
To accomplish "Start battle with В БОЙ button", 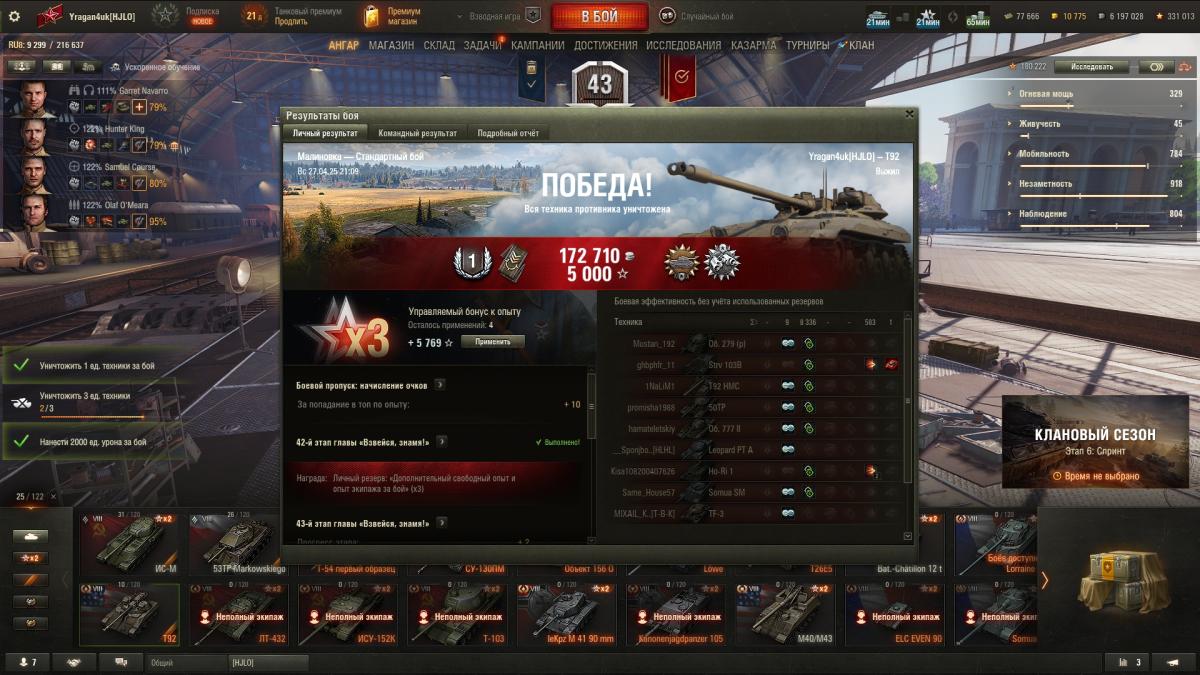I will tap(599, 16).
